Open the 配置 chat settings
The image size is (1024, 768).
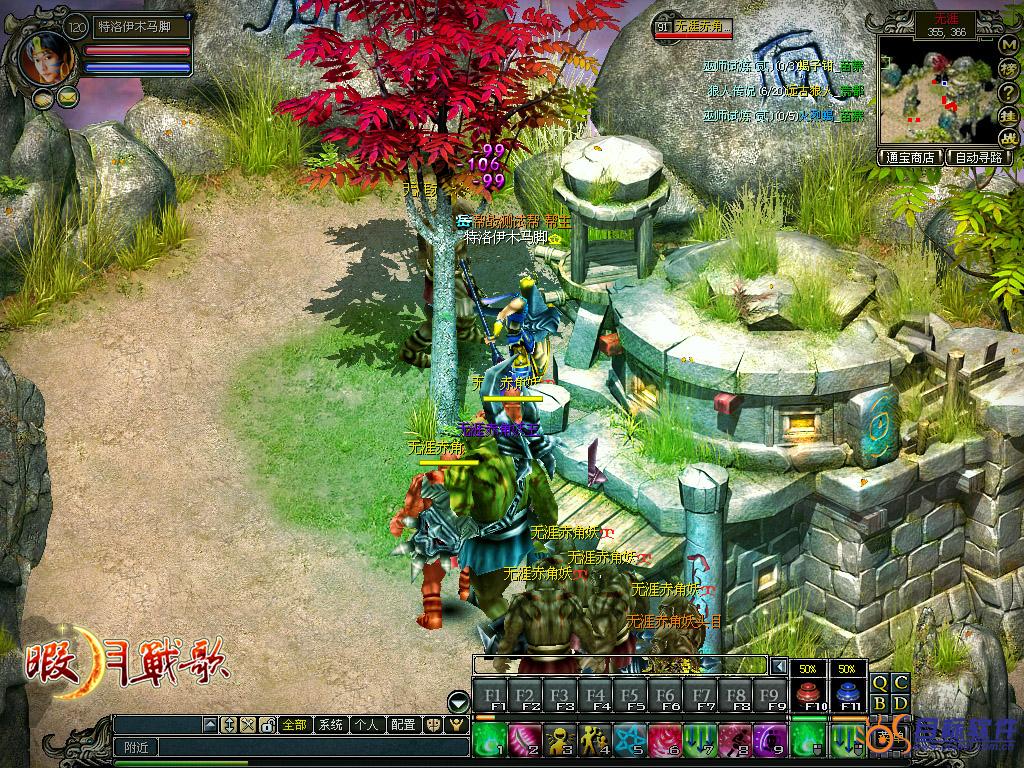(x=402, y=724)
